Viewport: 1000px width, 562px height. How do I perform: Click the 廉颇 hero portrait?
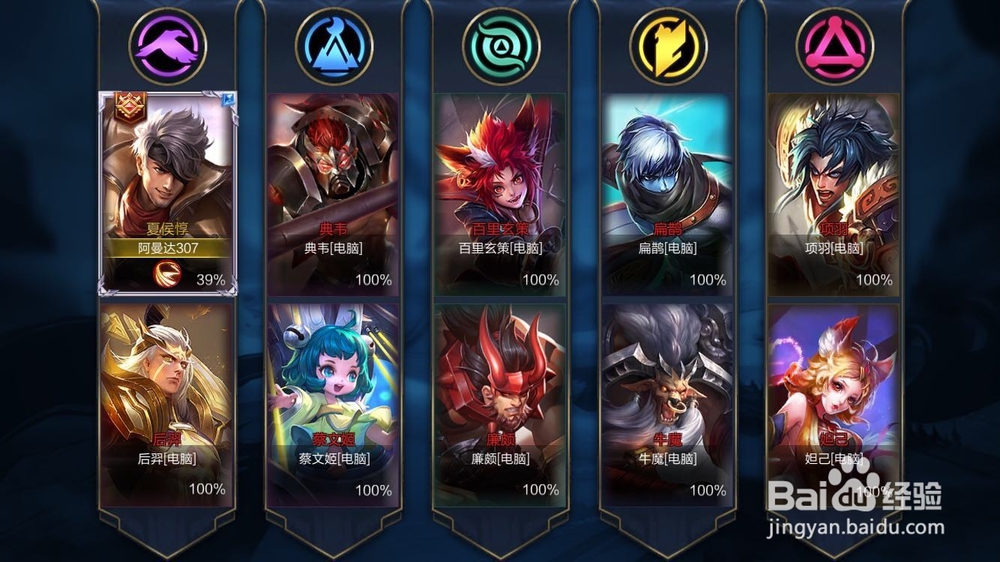(500, 375)
